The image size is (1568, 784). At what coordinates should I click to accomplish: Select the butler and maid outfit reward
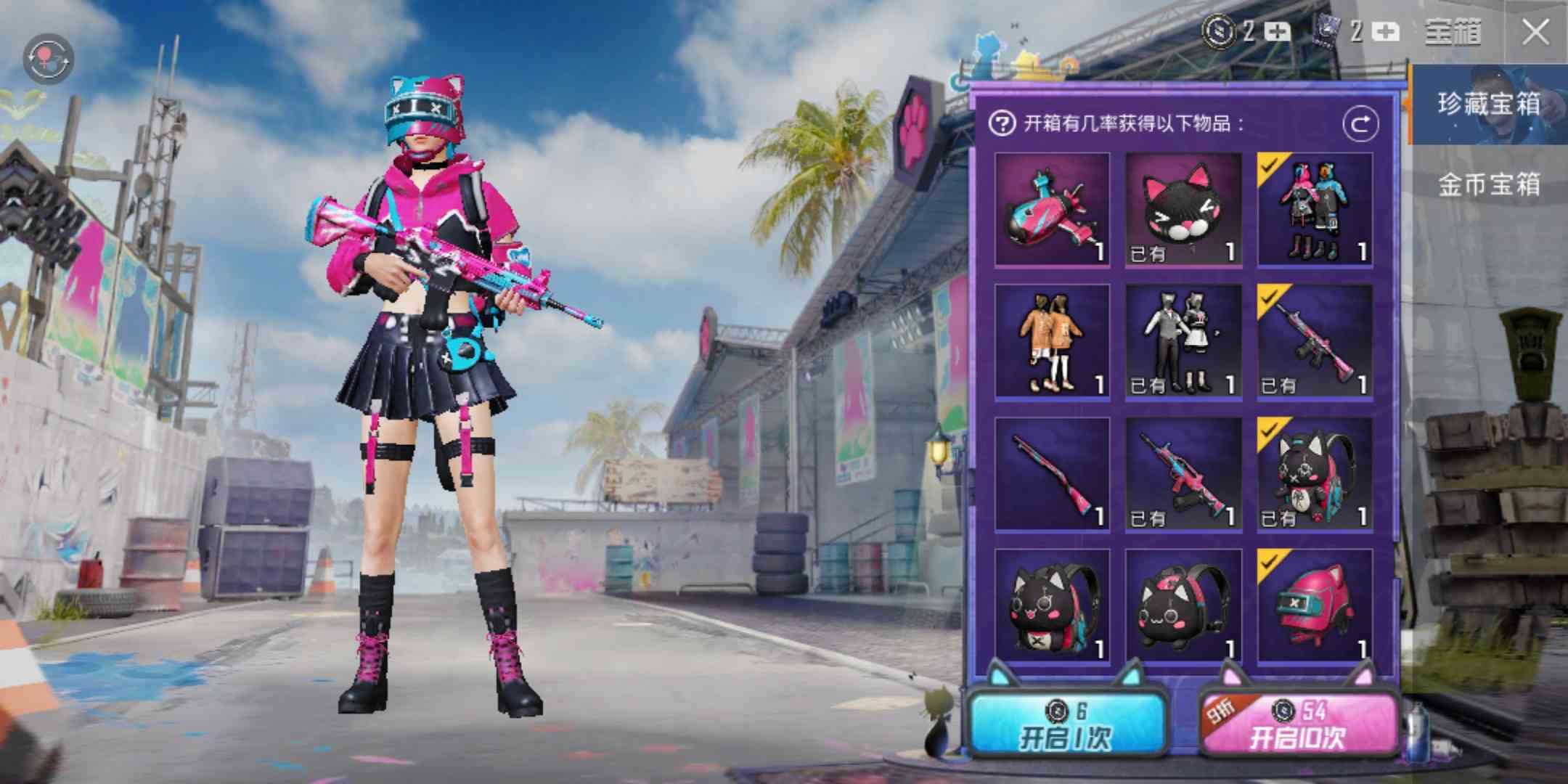1183,341
